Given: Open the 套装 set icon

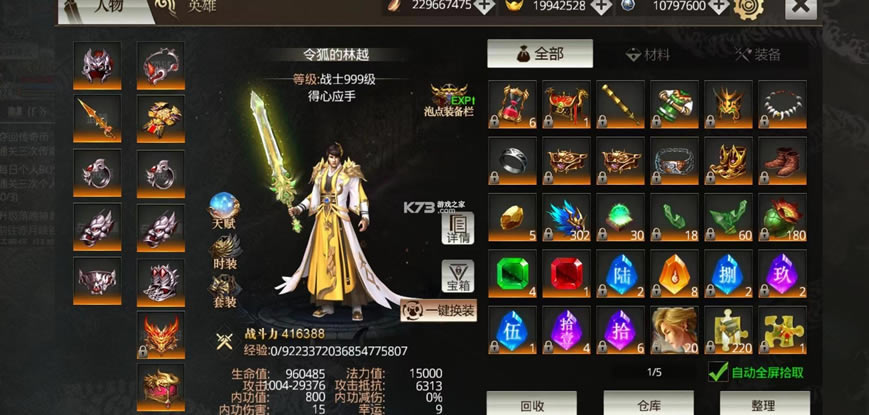Looking at the screenshot, I should click(x=223, y=291).
